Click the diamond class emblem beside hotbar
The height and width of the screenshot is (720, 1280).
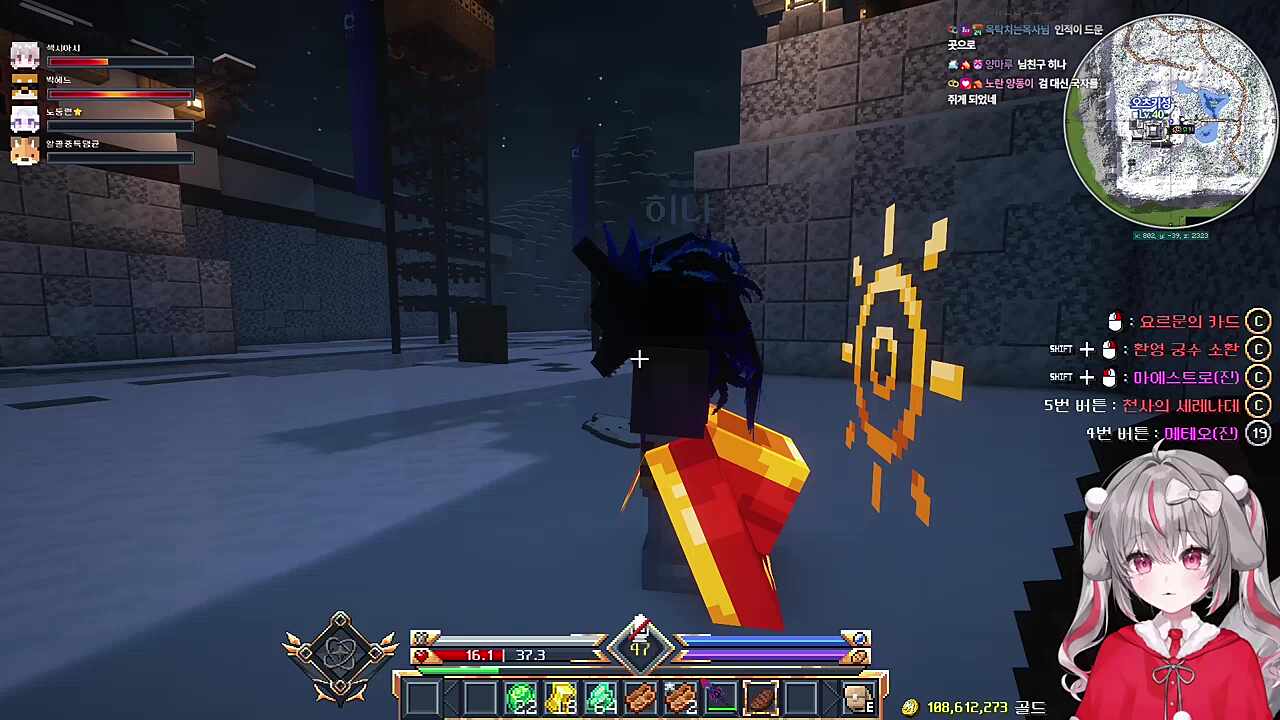[340, 653]
